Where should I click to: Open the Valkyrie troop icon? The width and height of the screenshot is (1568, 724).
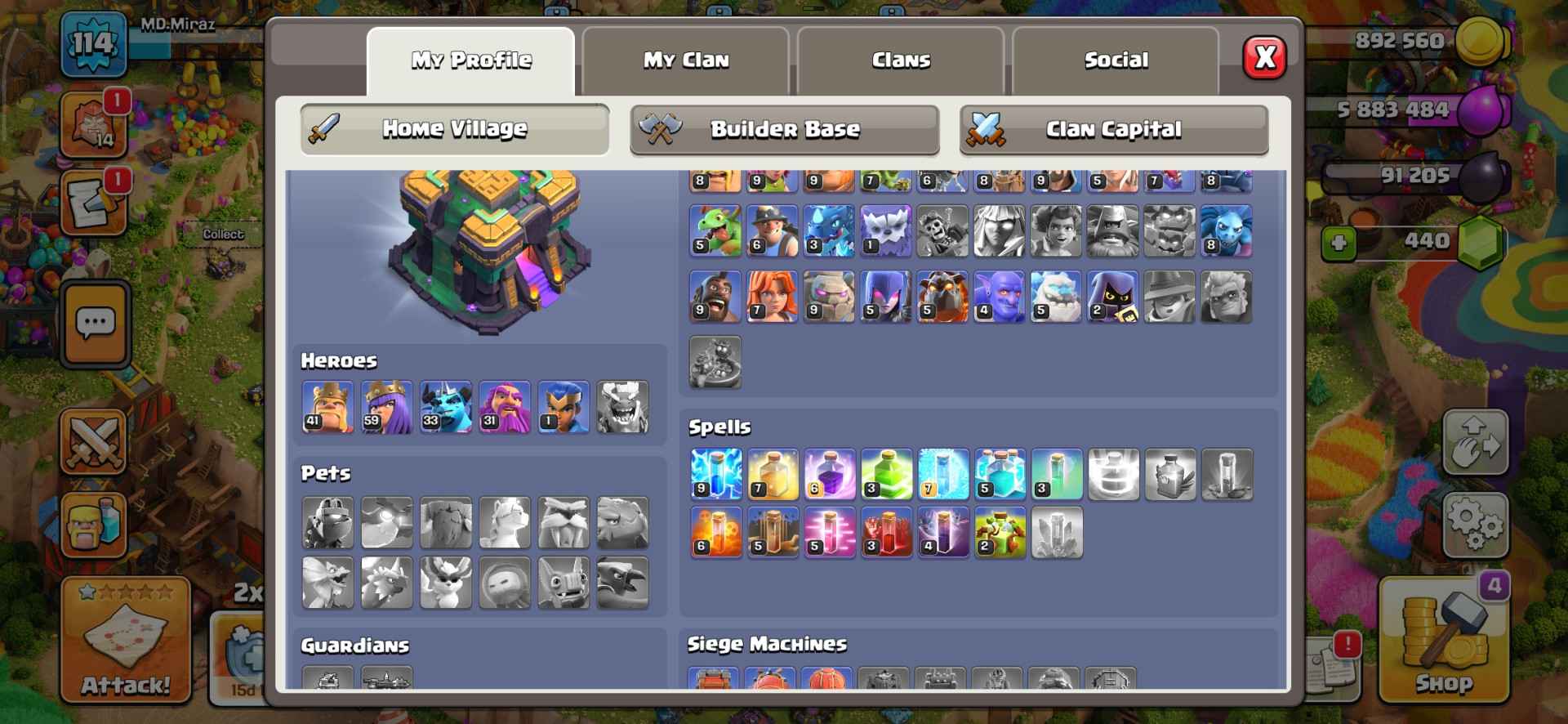pos(773,297)
